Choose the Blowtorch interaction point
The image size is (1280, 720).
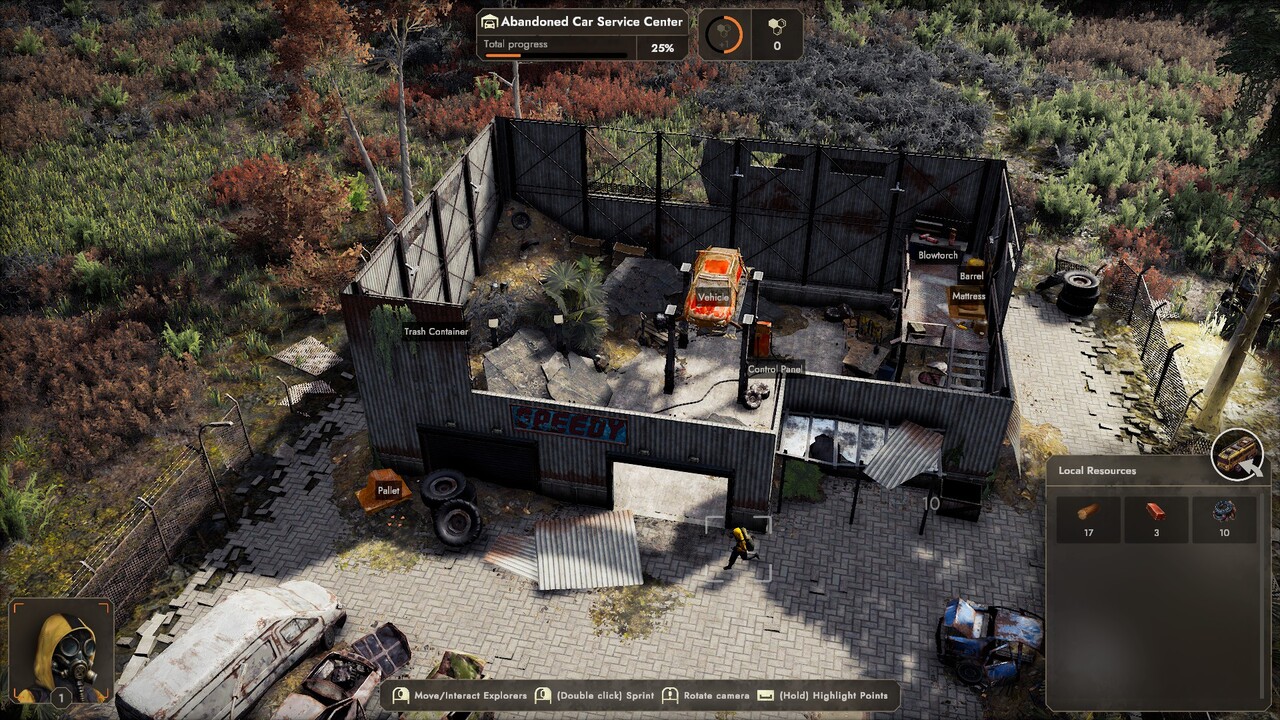[x=938, y=255]
